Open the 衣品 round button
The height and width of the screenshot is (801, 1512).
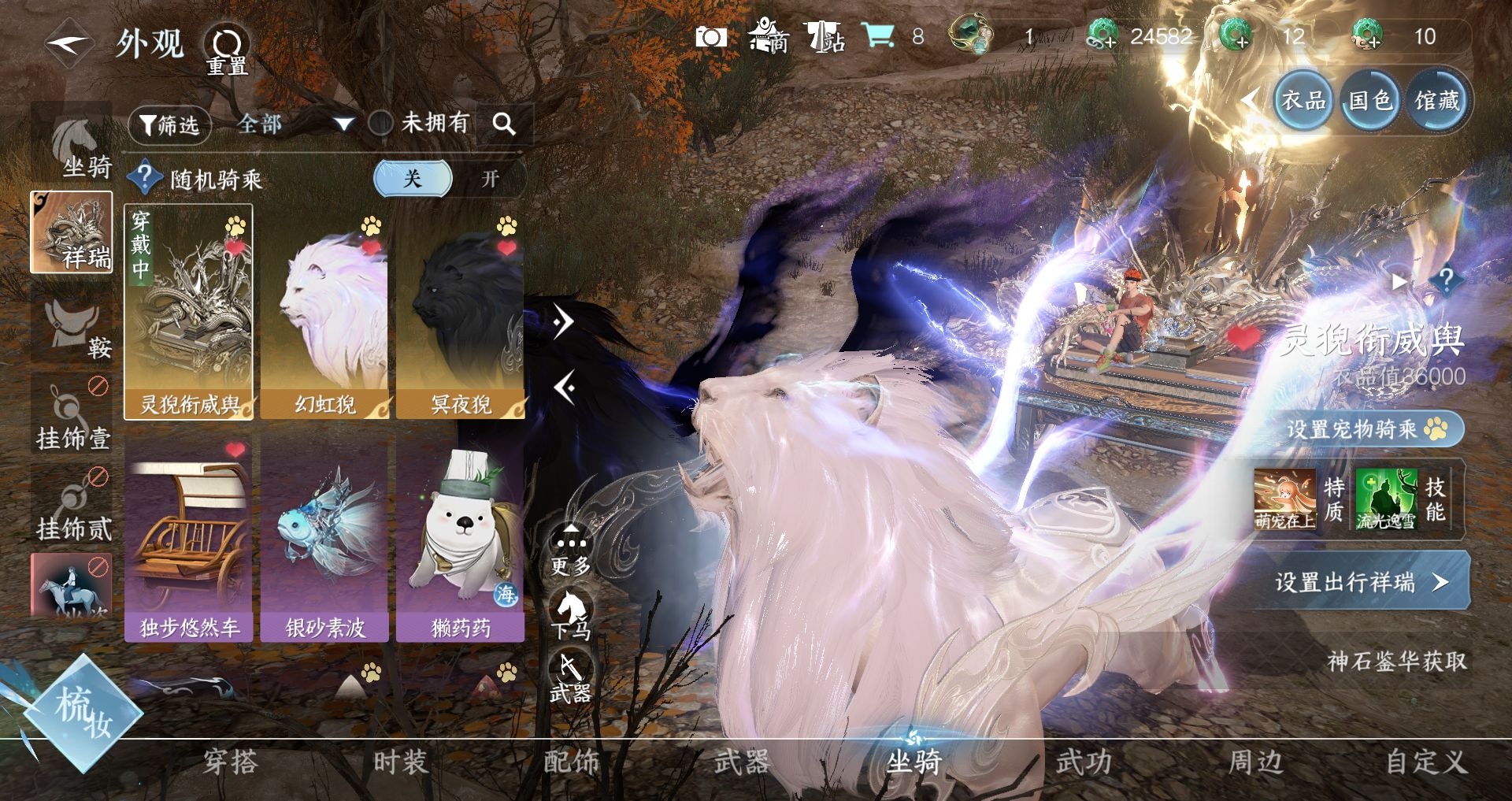(1303, 101)
